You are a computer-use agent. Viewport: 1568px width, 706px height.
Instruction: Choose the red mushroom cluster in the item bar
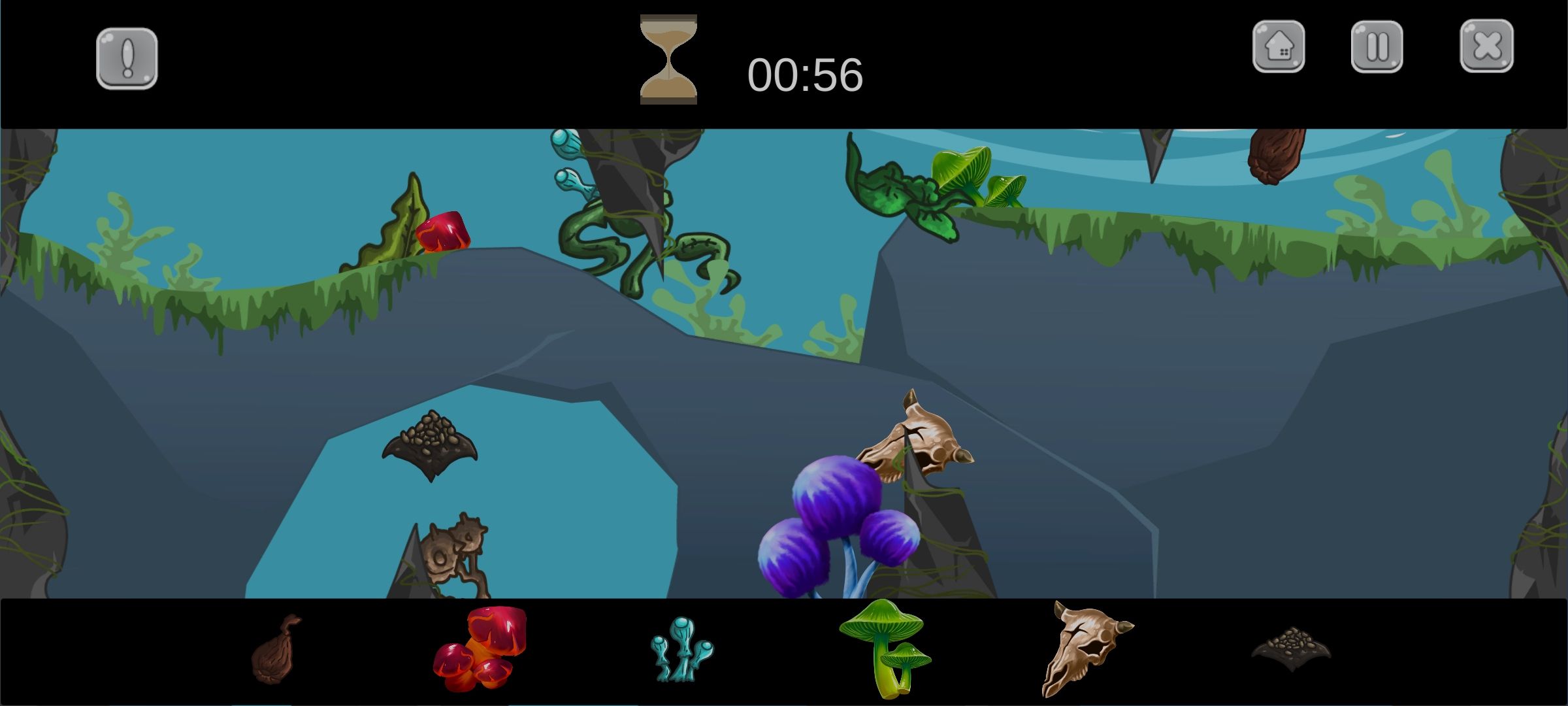480,648
